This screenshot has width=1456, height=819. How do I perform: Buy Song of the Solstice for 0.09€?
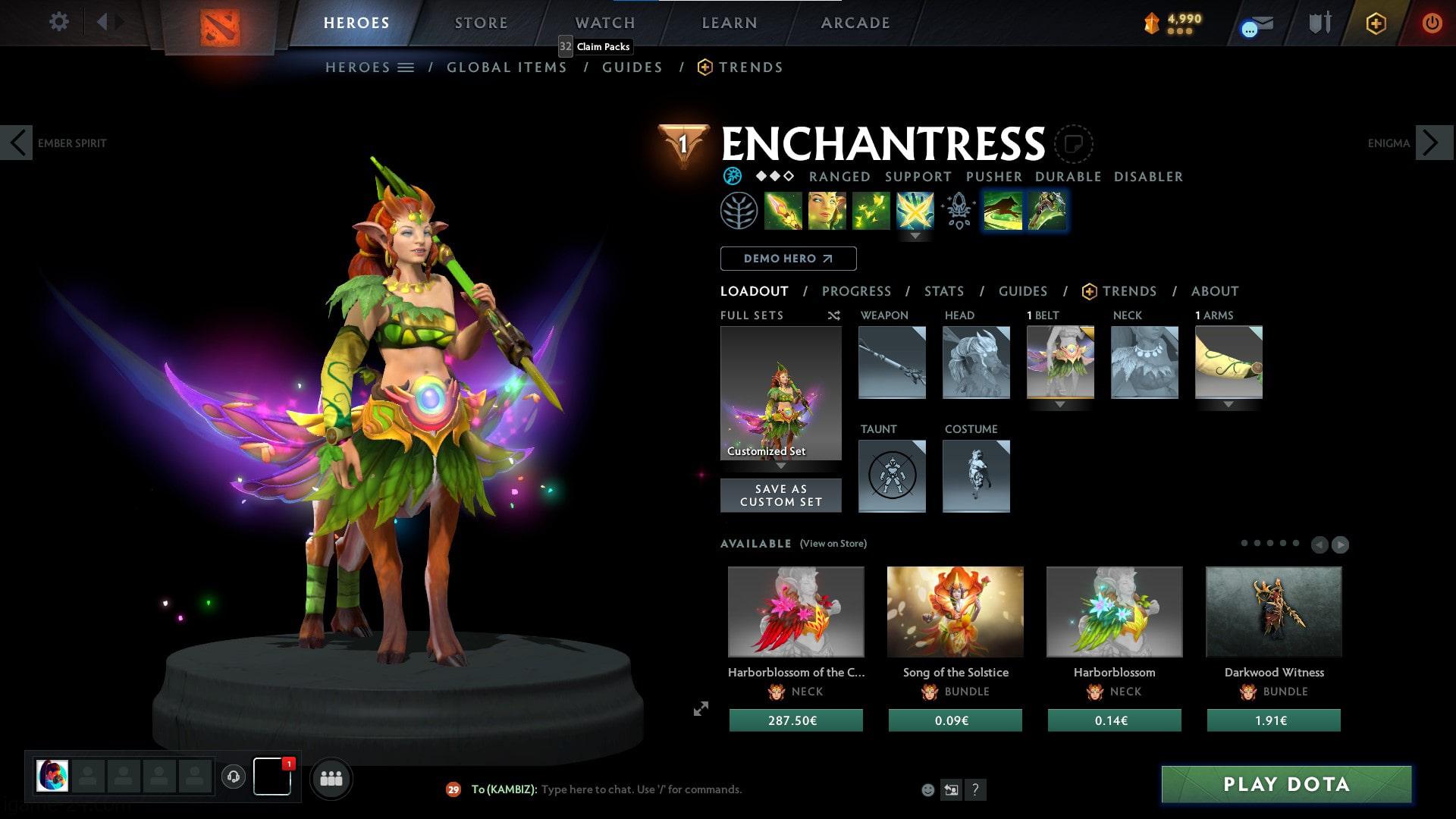tap(955, 720)
